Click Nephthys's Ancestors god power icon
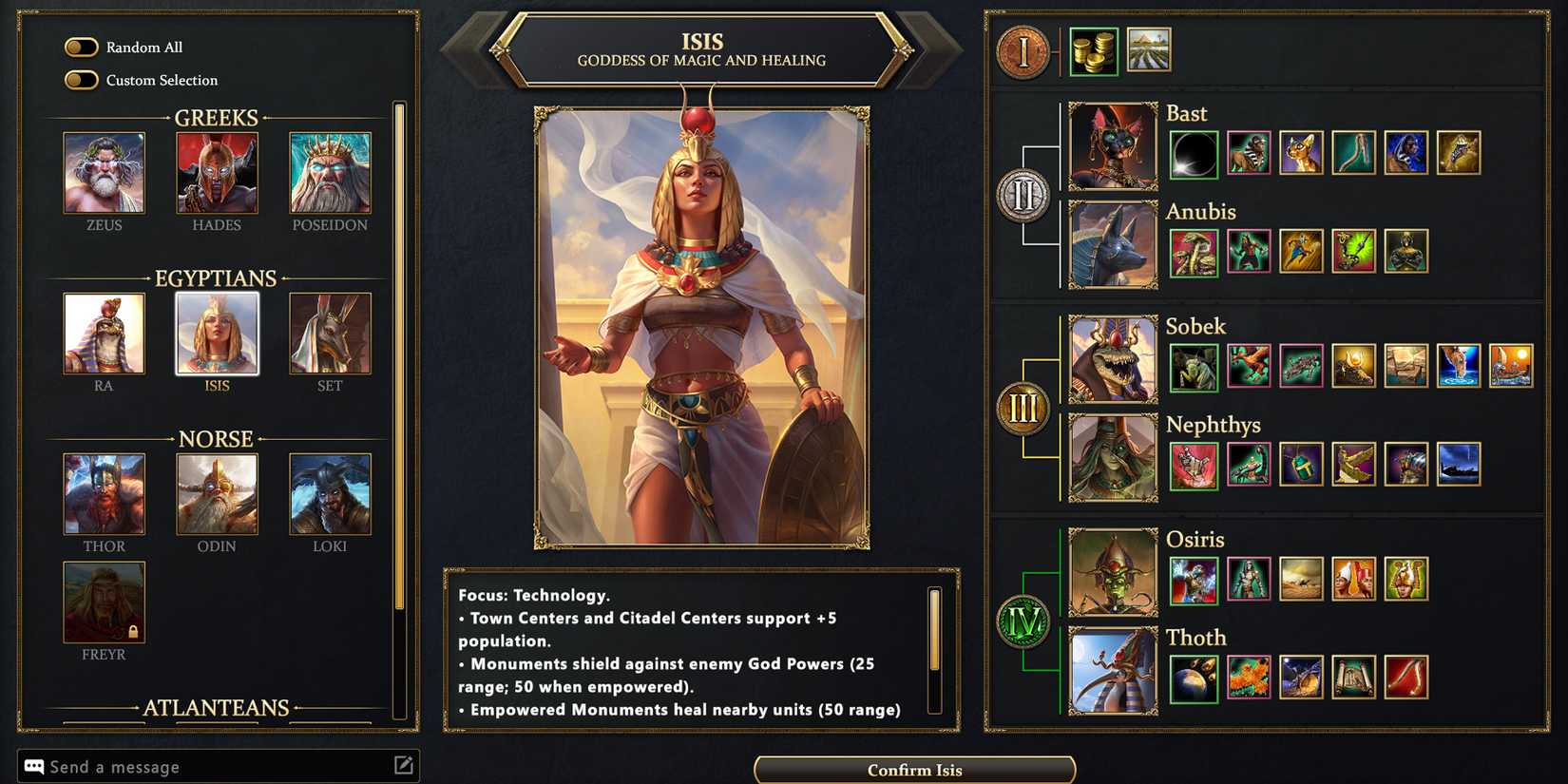The image size is (1568, 784). pyautogui.click(x=1193, y=466)
